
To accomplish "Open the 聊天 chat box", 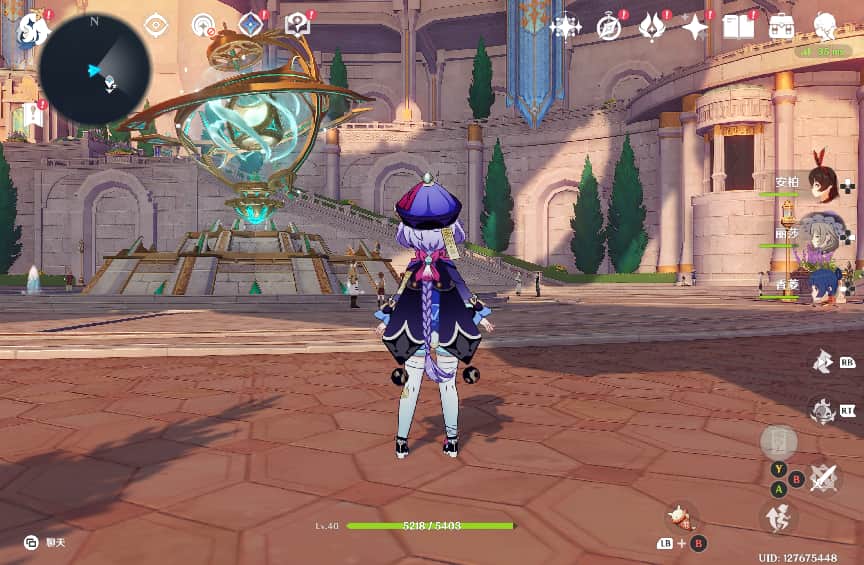I will tap(45, 542).
